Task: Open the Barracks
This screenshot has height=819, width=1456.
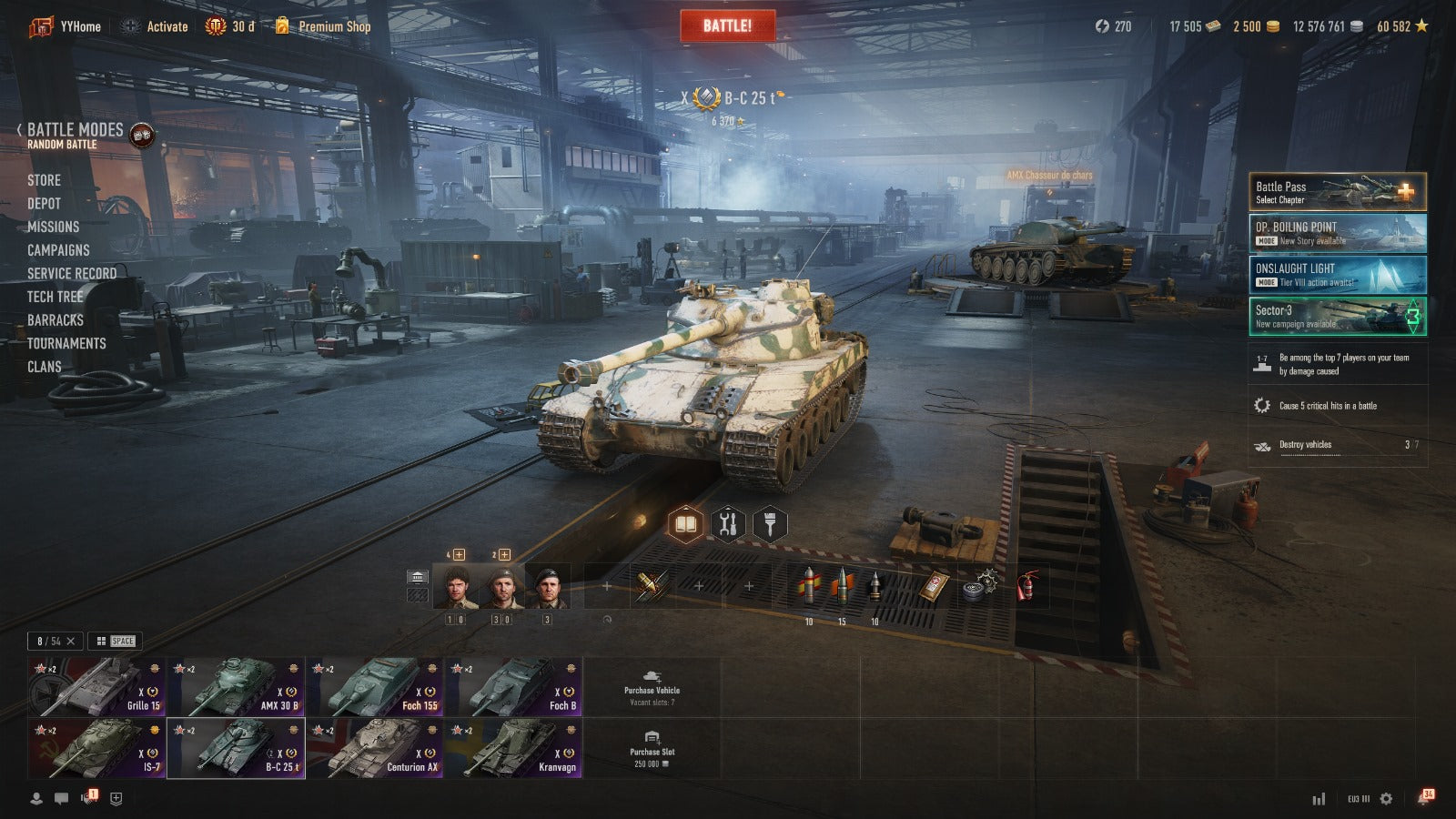Action: click(x=55, y=320)
